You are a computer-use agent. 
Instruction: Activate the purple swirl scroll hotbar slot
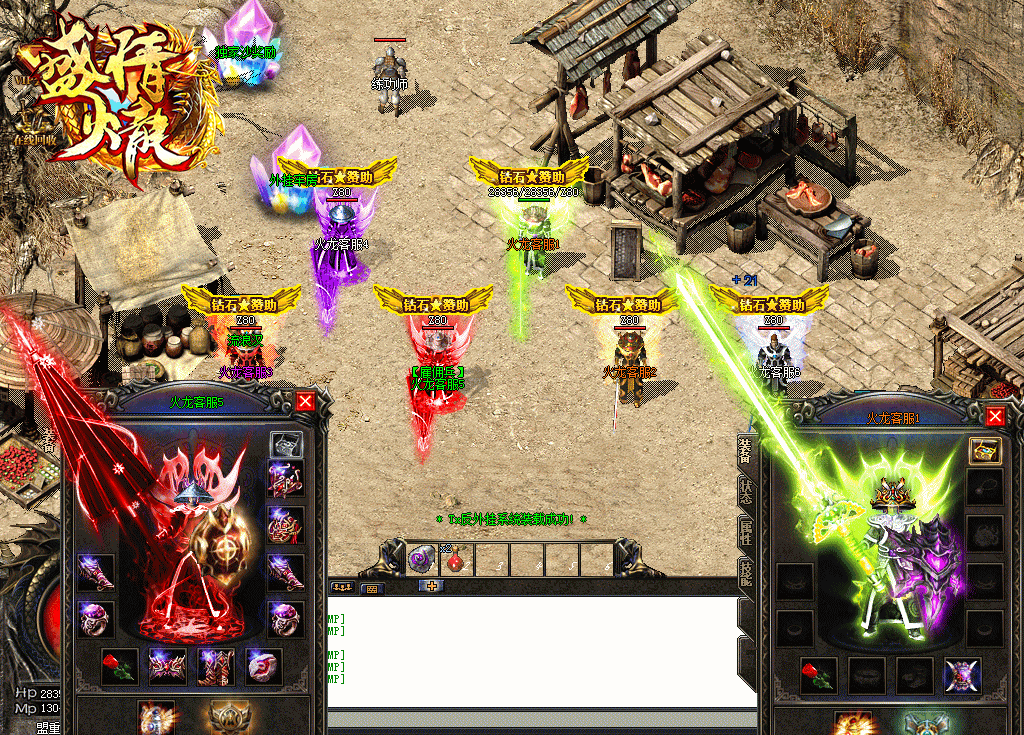[x=420, y=560]
